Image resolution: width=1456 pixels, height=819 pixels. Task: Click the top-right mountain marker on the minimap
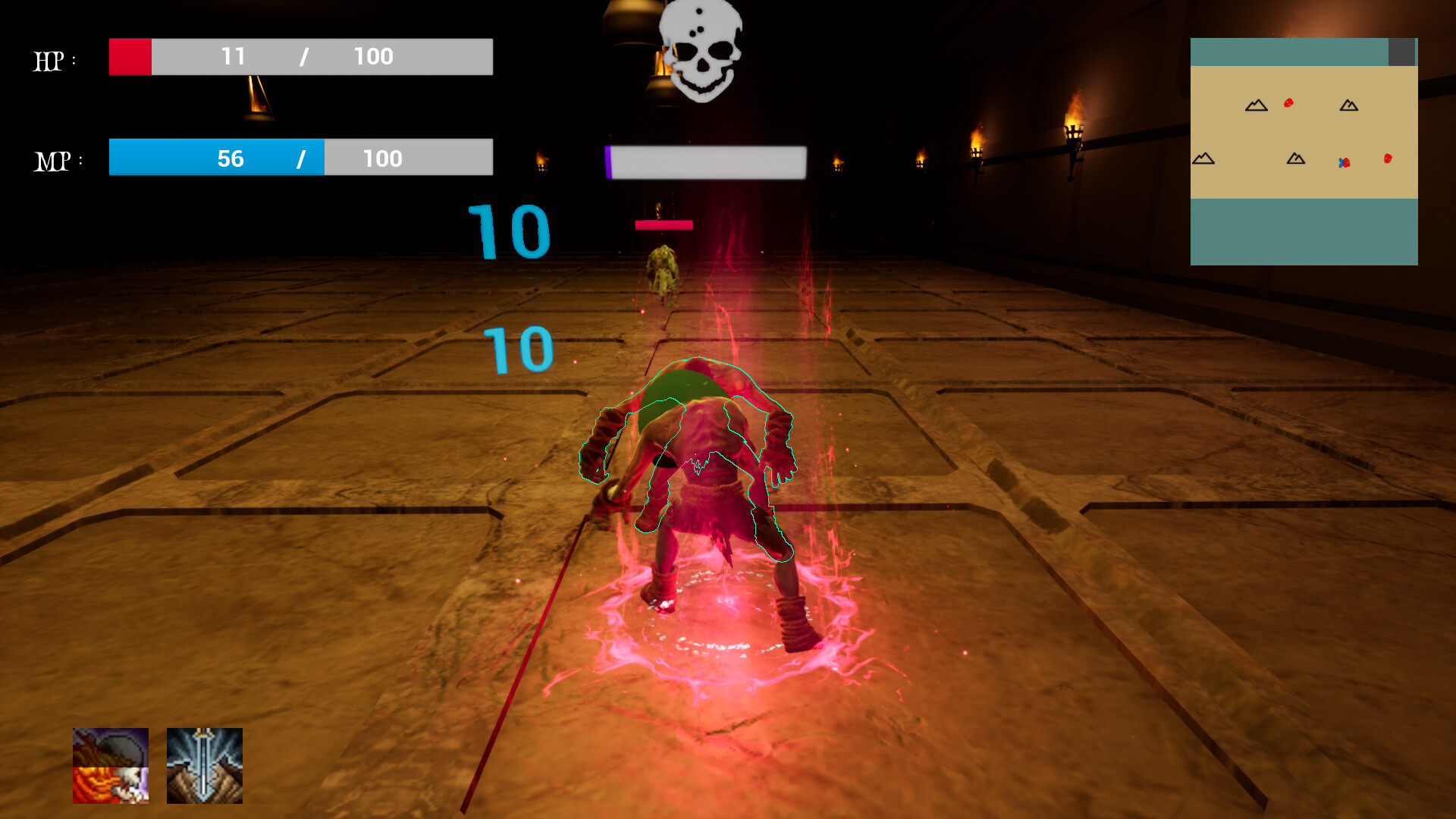[1348, 106]
